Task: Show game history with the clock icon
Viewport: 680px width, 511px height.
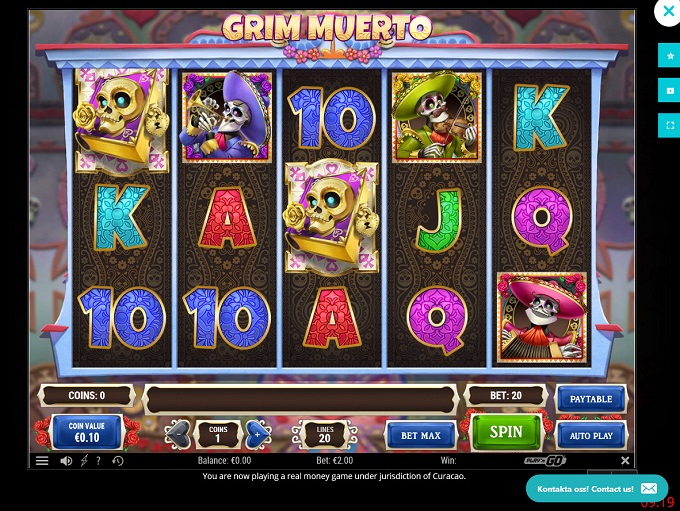Action: pos(118,461)
